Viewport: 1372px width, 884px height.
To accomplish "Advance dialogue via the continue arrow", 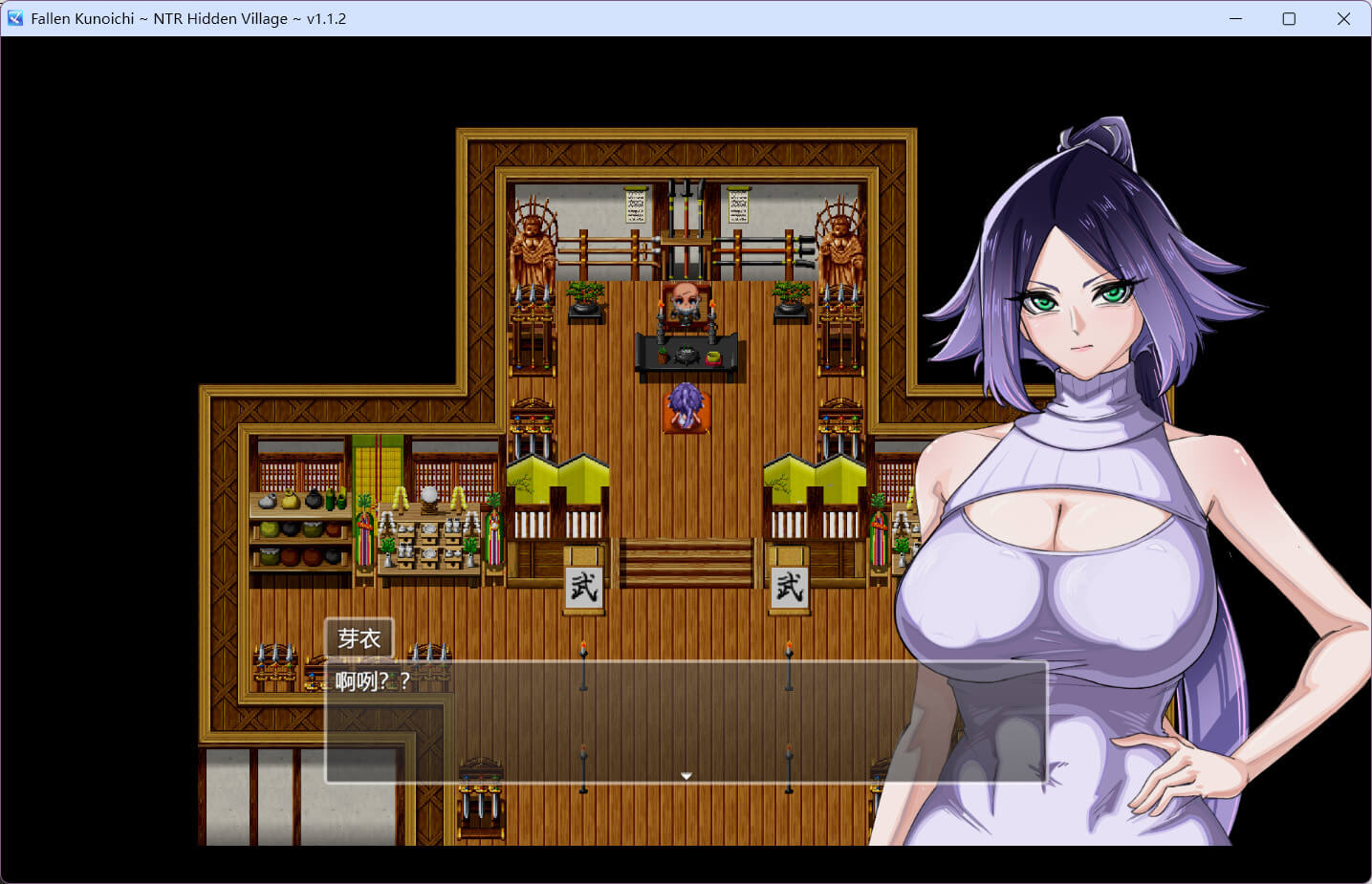I will 686,776.
